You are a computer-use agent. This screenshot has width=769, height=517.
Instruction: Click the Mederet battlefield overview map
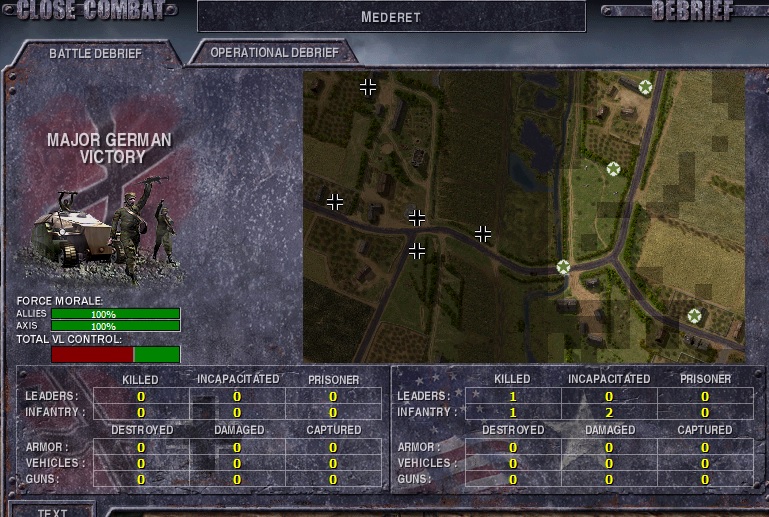[524, 216]
